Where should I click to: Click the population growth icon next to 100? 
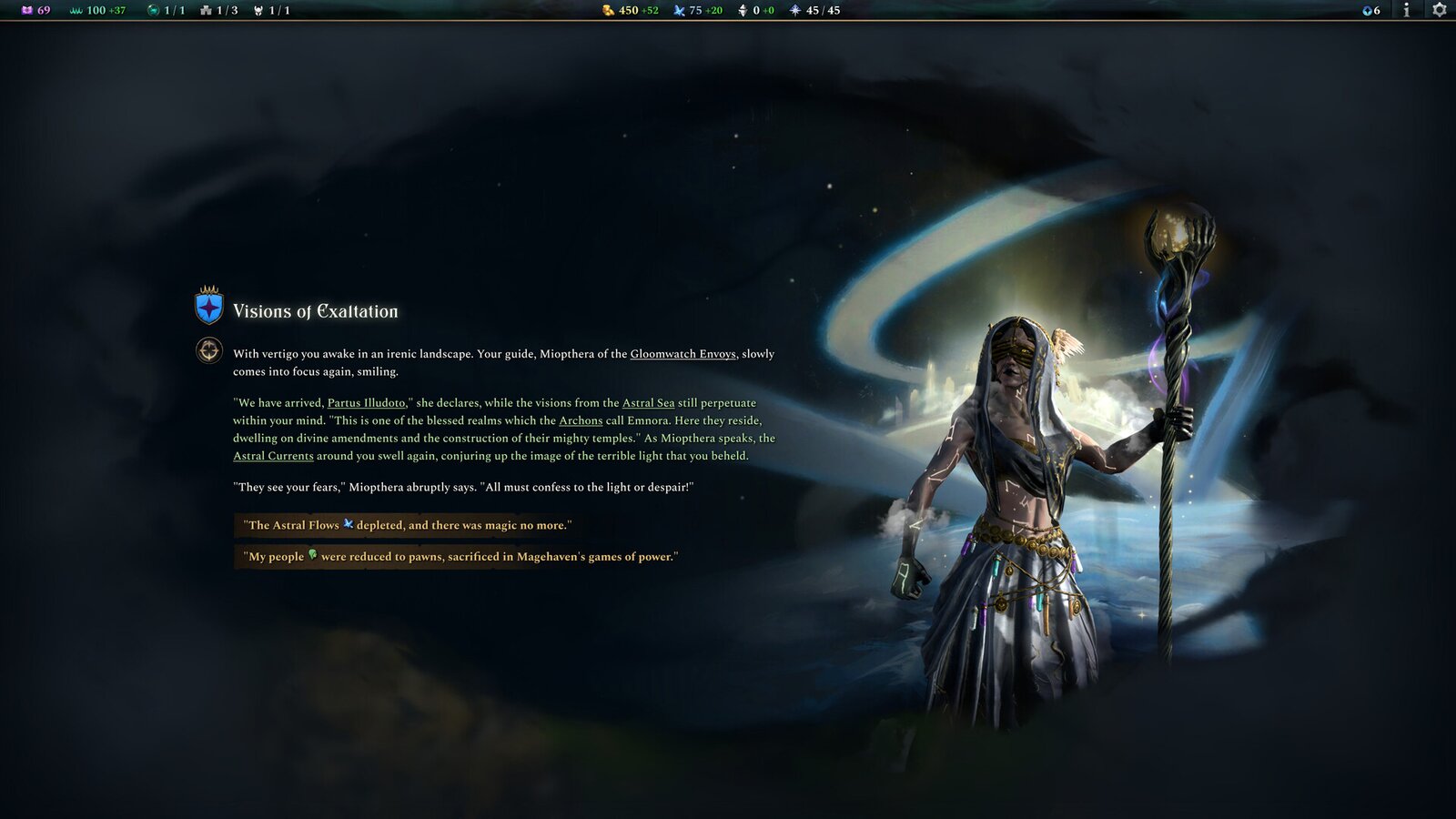tap(72, 11)
